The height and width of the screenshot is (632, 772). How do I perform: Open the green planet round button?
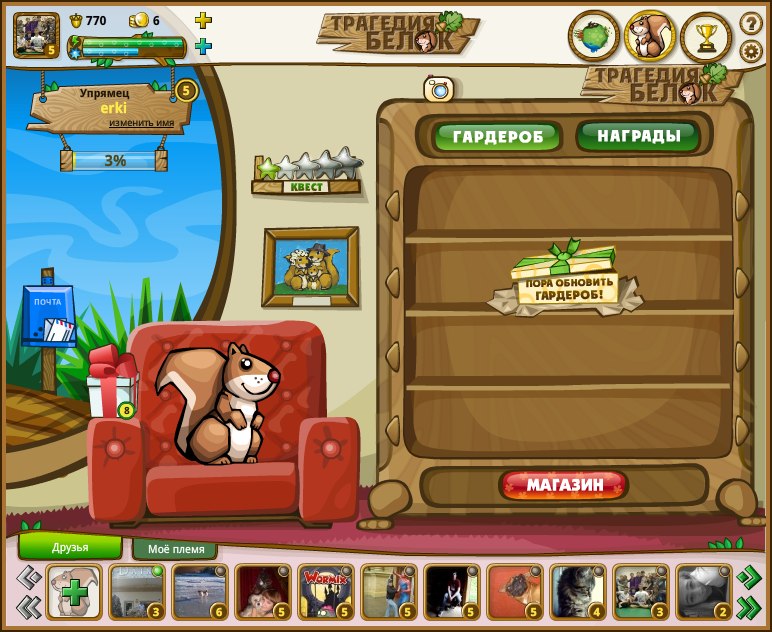594,37
